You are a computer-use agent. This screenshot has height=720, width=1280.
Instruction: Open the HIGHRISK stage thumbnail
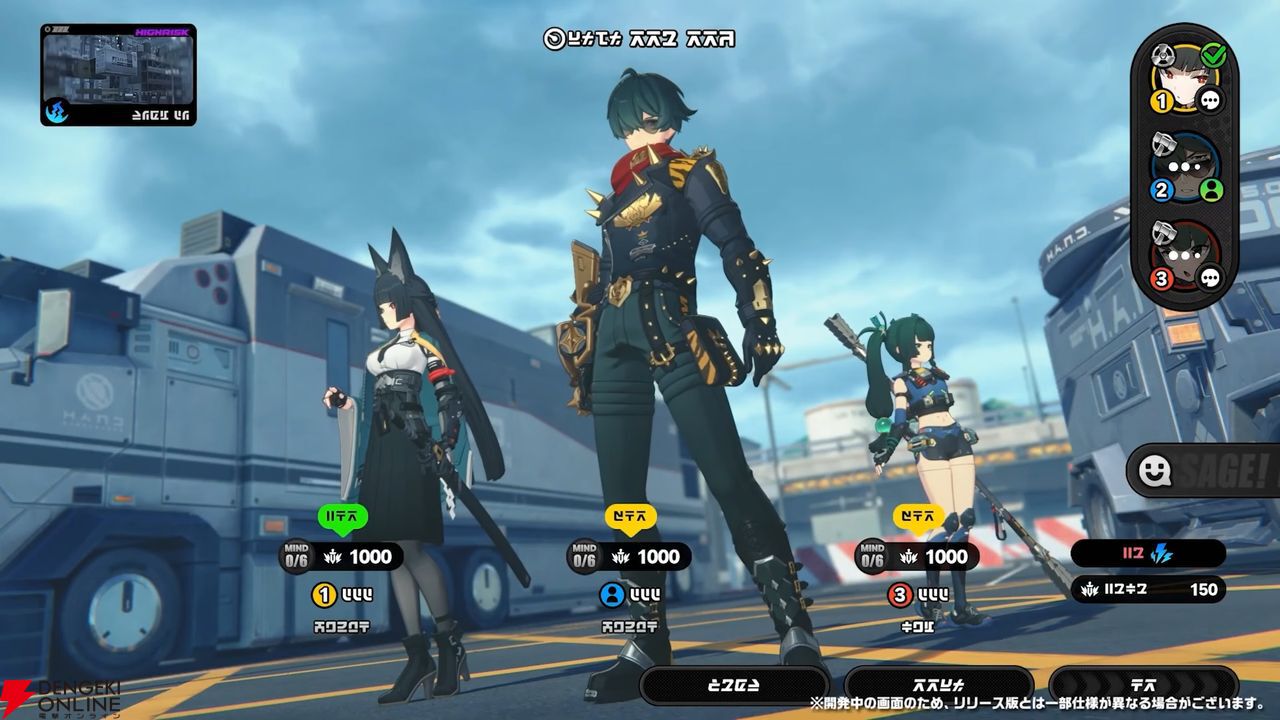[118, 75]
